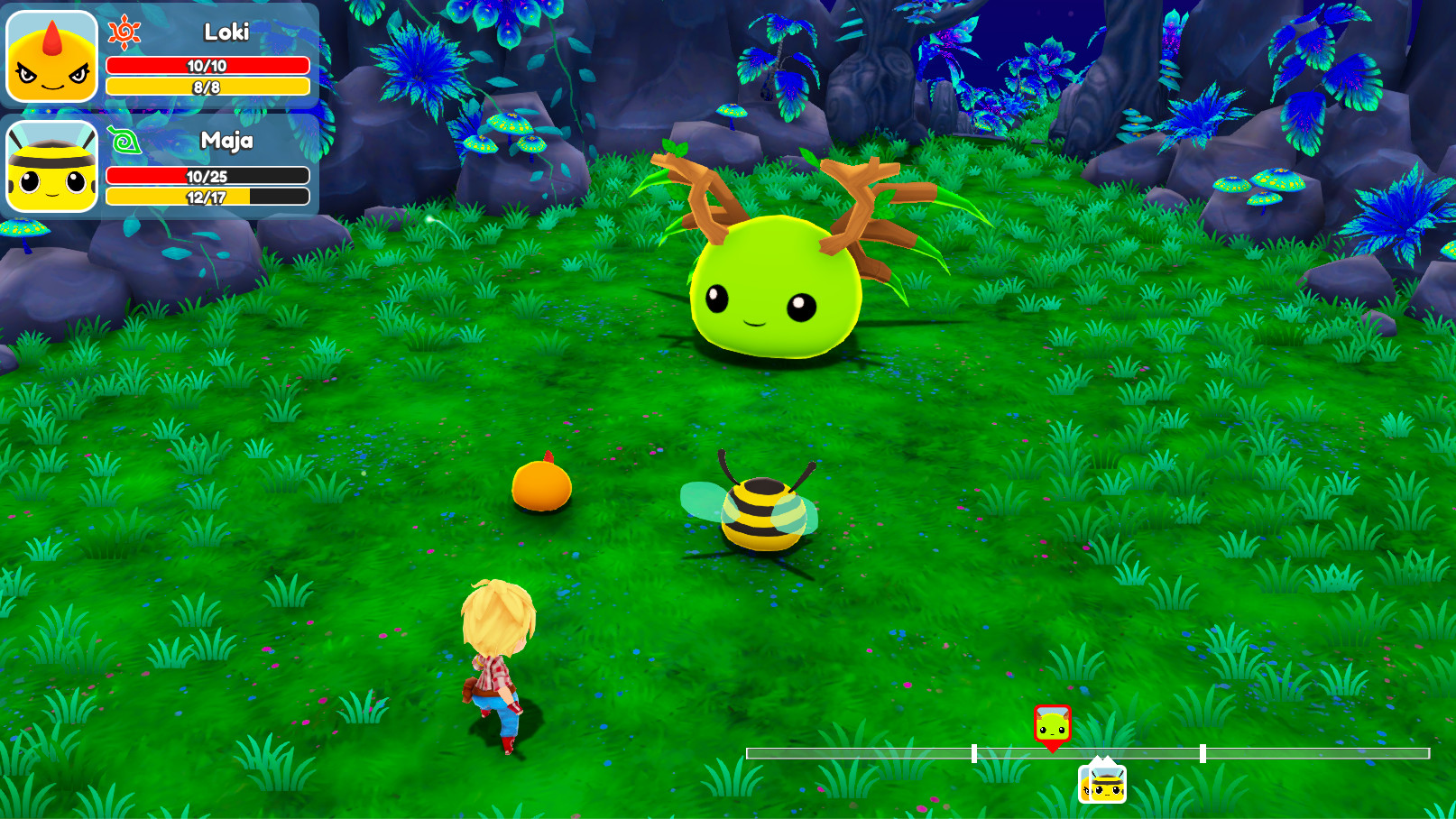The image size is (1456, 819).
Task: Select Maja's bee portrait in the party panel
Action: point(52,167)
